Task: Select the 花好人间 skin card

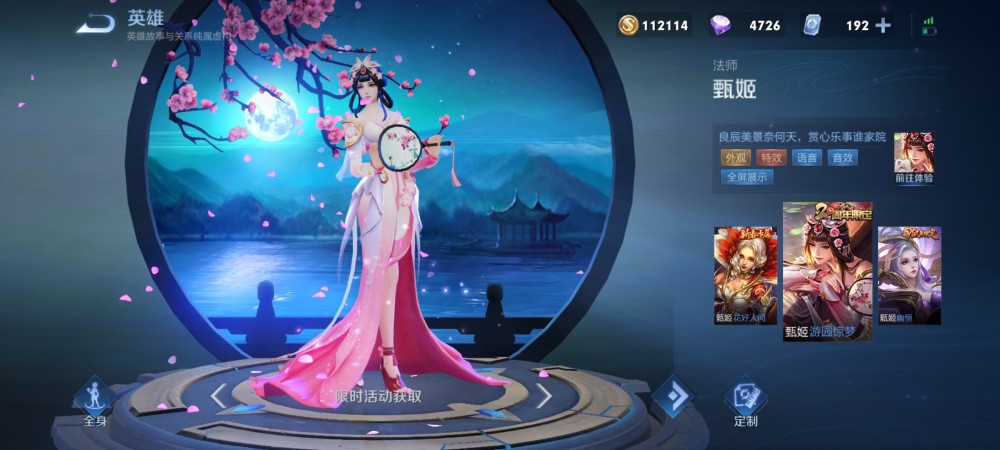Action: pyautogui.click(x=745, y=275)
